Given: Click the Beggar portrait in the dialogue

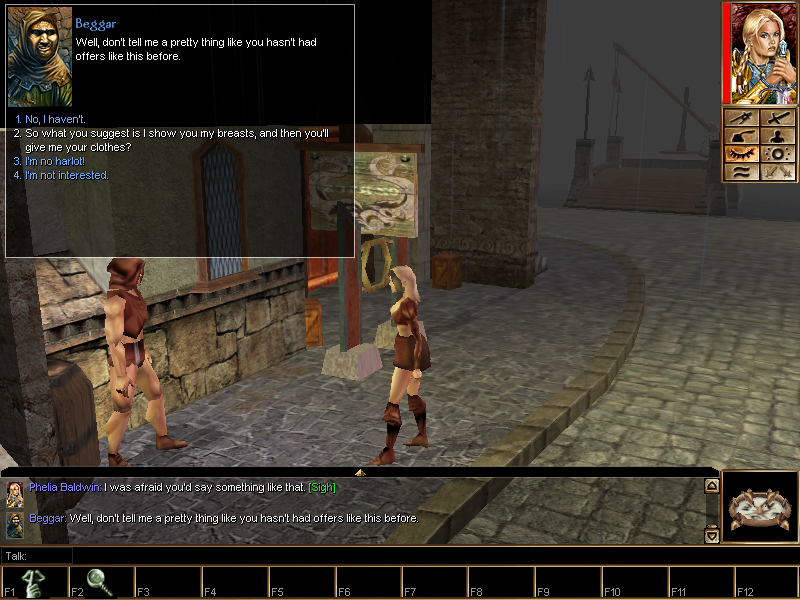Looking at the screenshot, I should click(x=40, y=57).
